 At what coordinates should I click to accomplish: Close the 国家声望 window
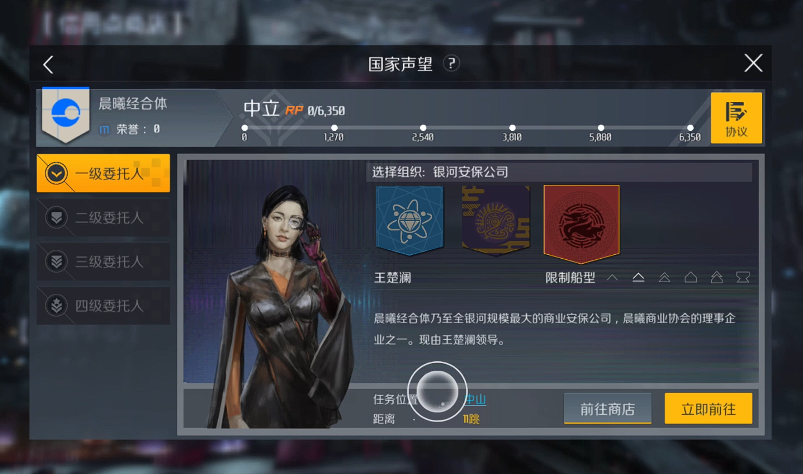pos(753,64)
